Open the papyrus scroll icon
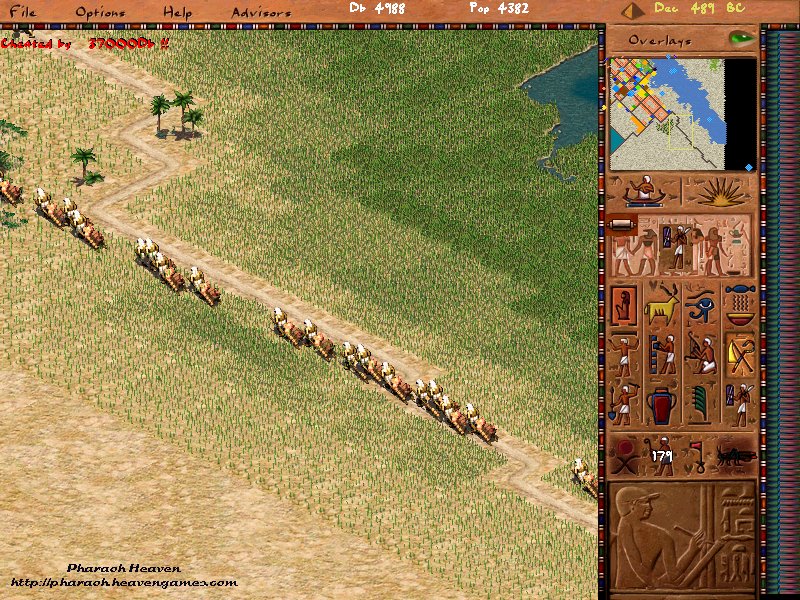800x600 pixels. pos(620,224)
